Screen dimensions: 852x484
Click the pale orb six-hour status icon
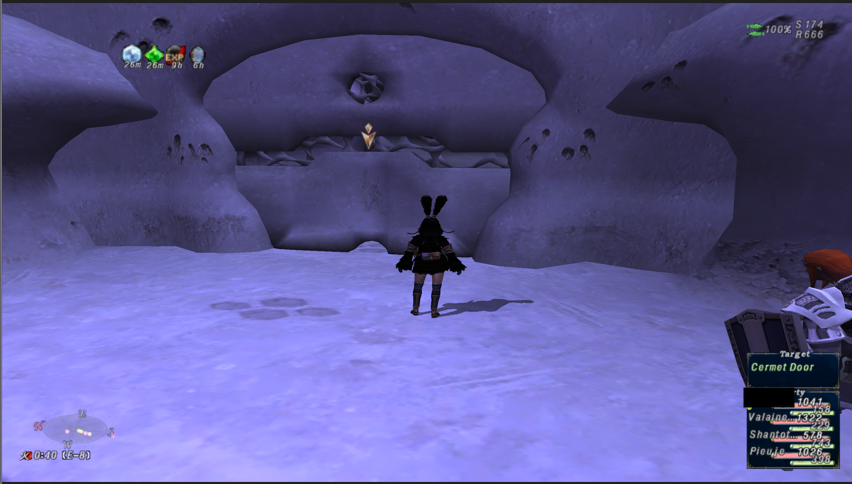point(198,54)
